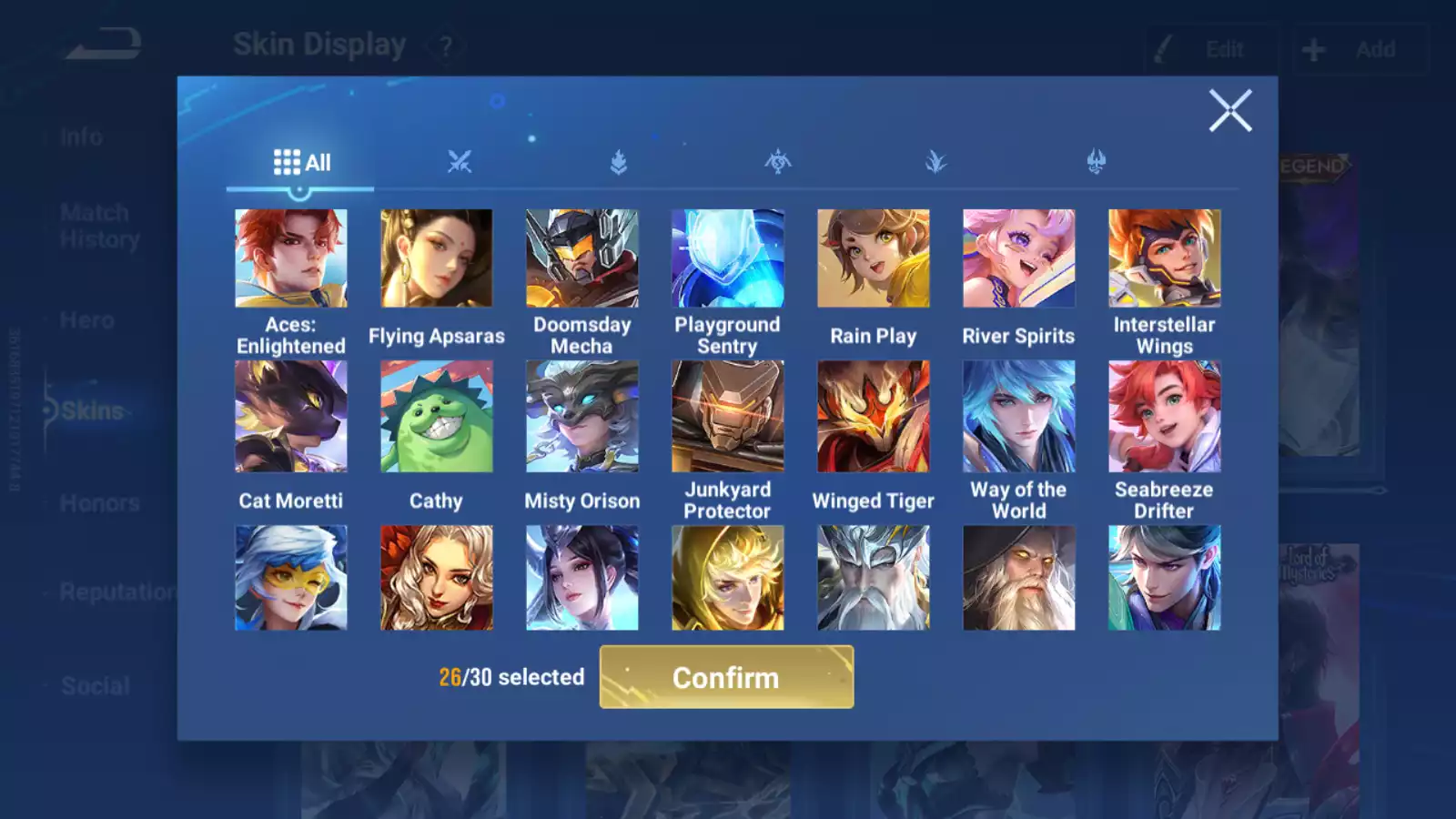Toggle selection of the Flying Apsaras skin
The width and height of the screenshot is (1456, 819).
point(436,258)
